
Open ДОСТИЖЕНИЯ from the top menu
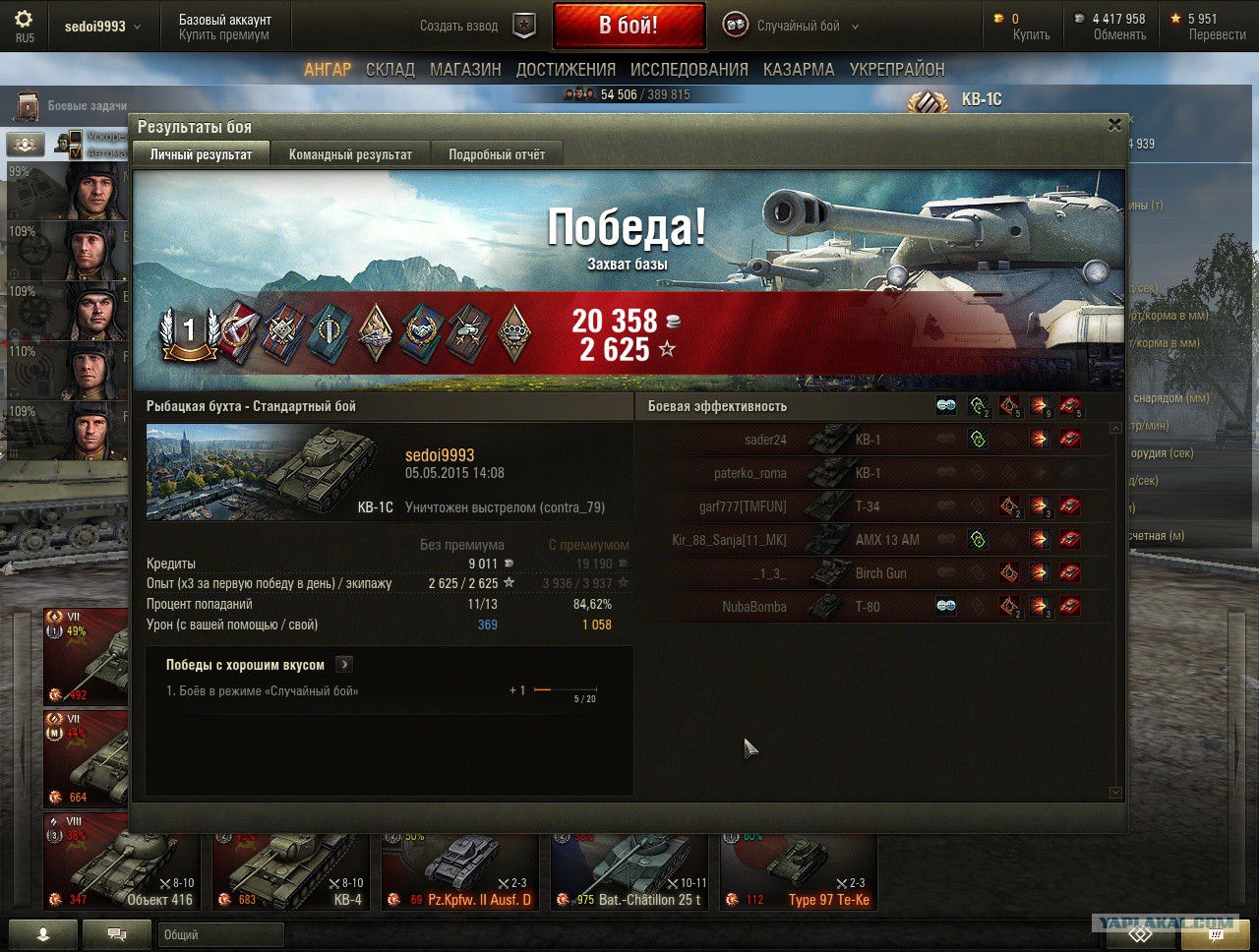coord(566,70)
